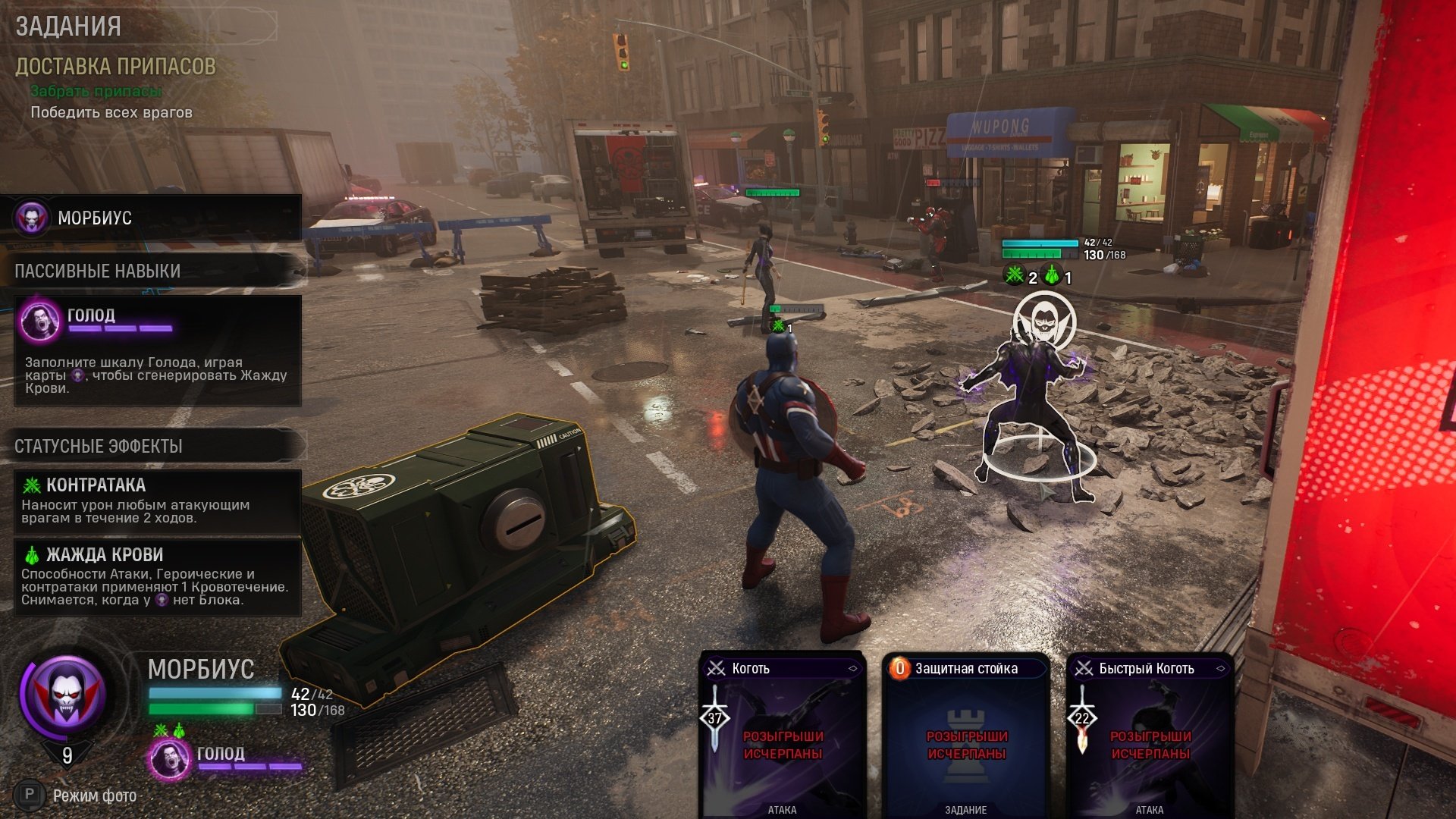This screenshot has width=1456, height=819.
Task: Select the Контратака status effect entry
Action: coord(158,501)
